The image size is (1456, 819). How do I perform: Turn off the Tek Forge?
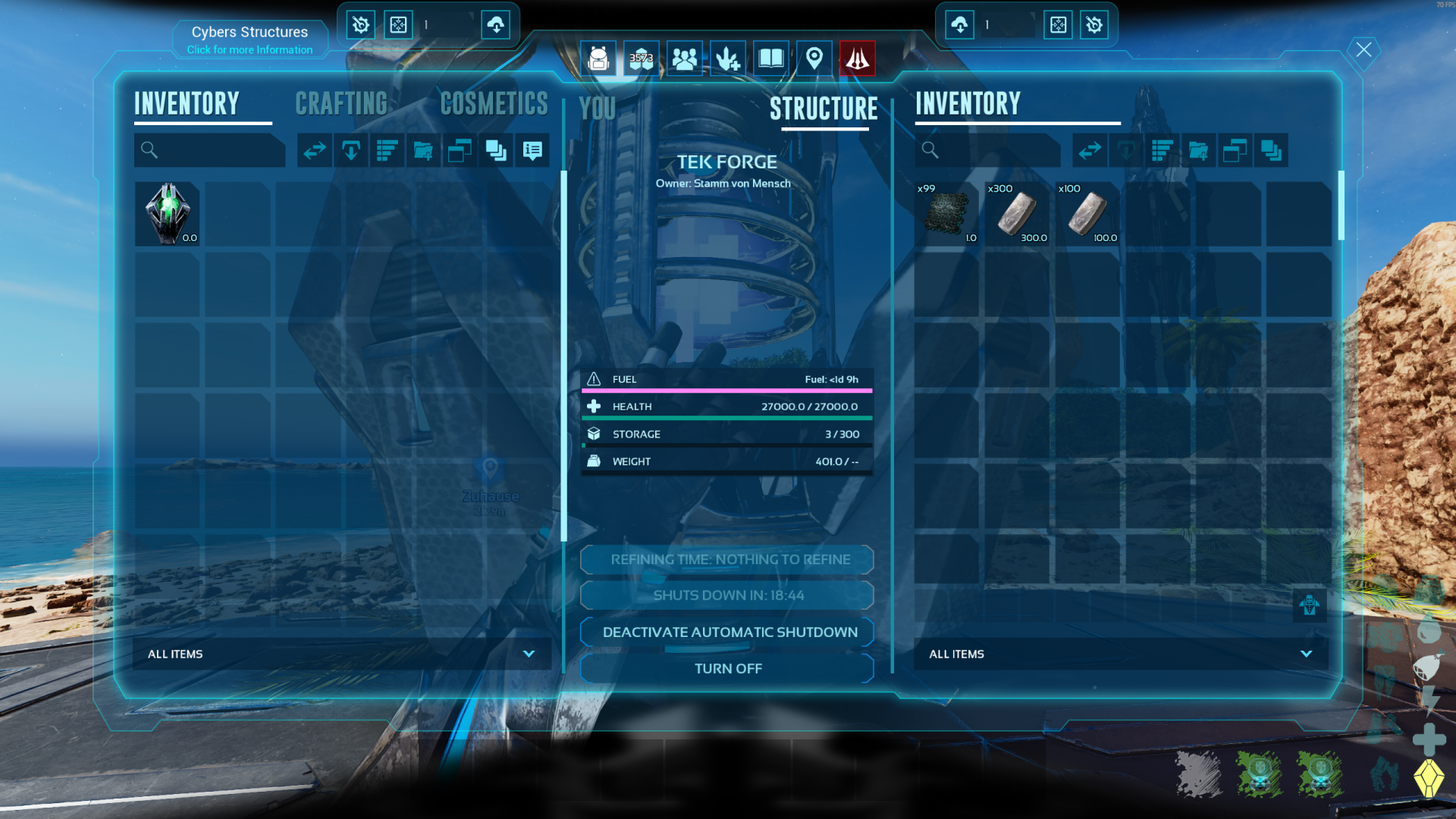[727, 669]
